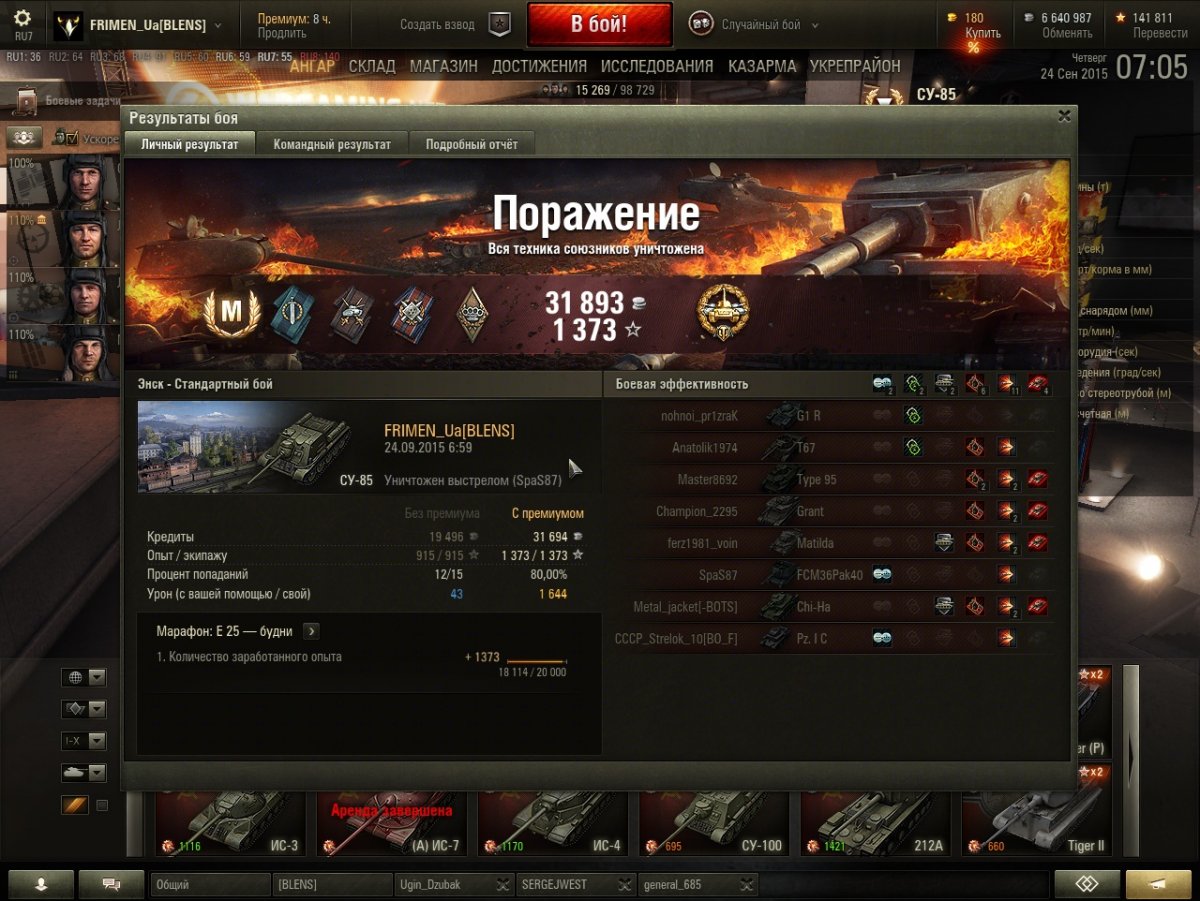The width and height of the screenshot is (1200, 901).
Task: Open the Общий chat channel tab
Action: point(210,885)
